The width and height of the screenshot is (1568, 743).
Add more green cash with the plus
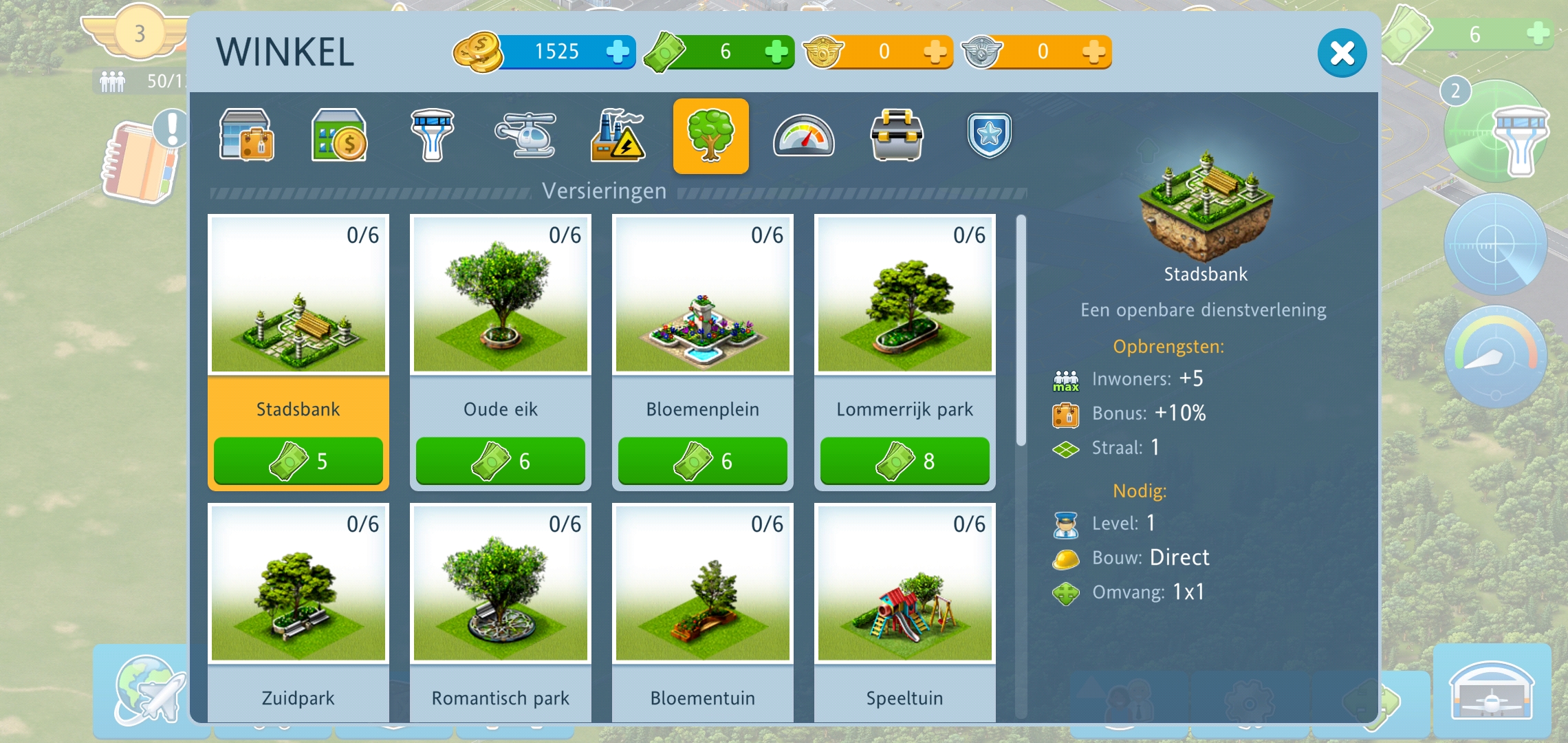(x=776, y=52)
